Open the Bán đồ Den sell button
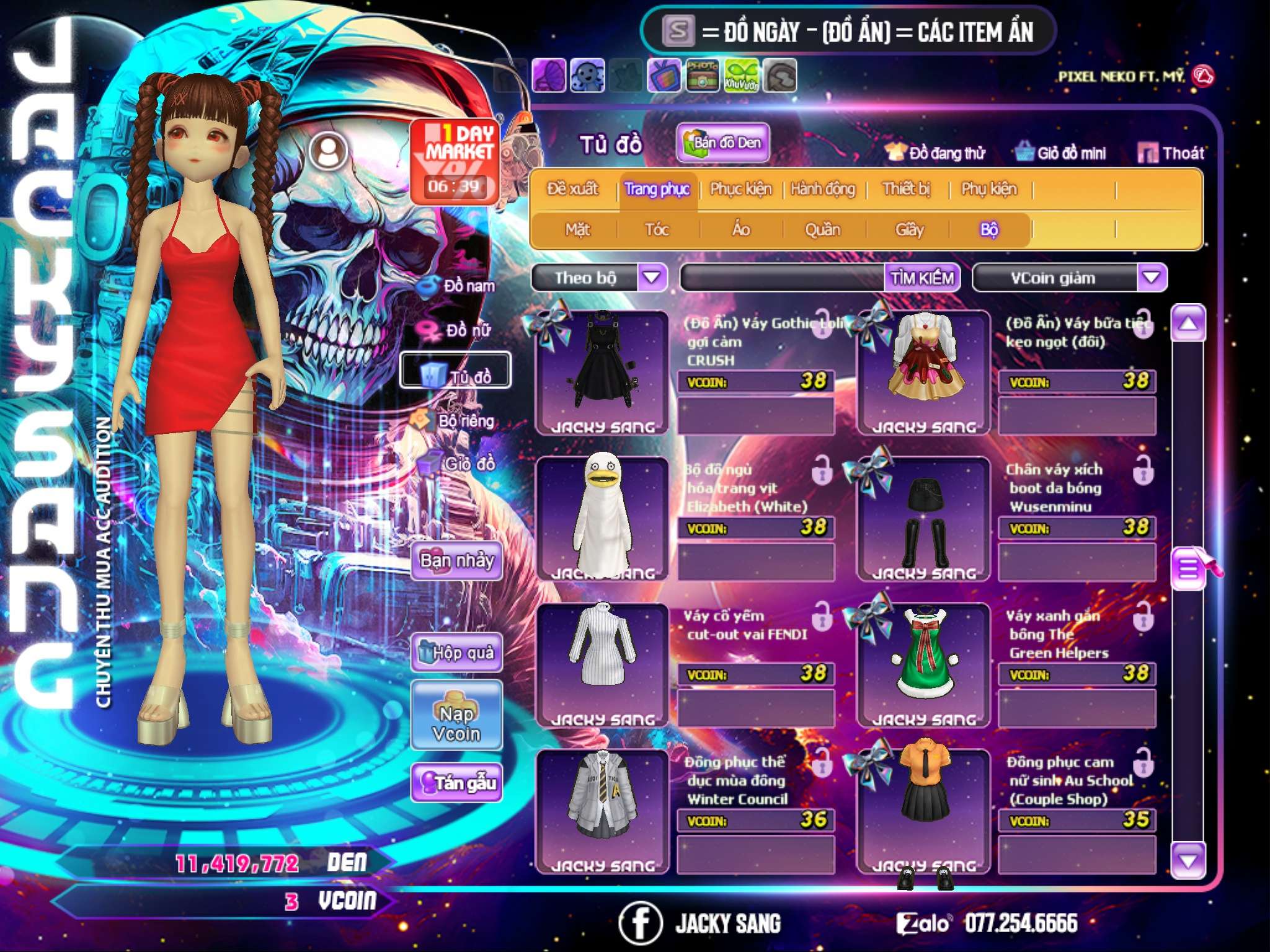The width and height of the screenshot is (1270, 952). (x=723, y=143)
